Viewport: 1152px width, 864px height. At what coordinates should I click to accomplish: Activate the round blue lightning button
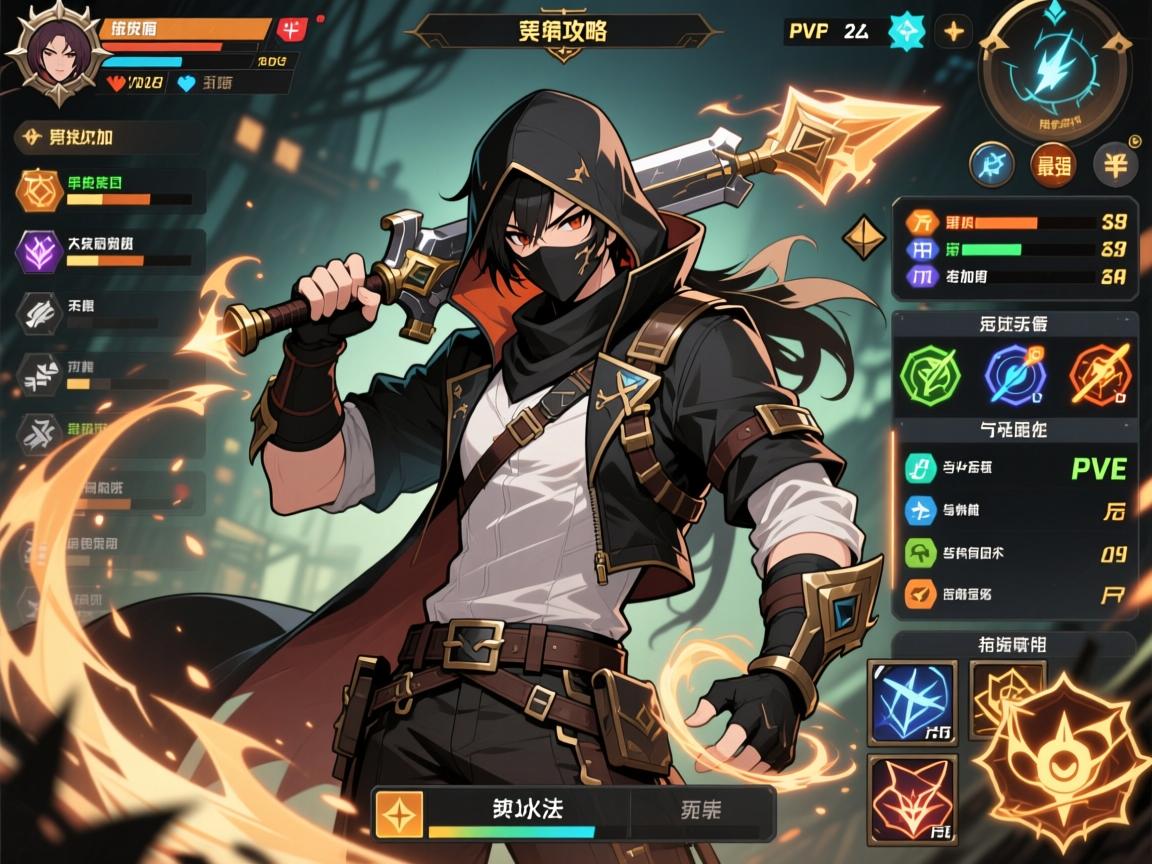coord(992,164)
